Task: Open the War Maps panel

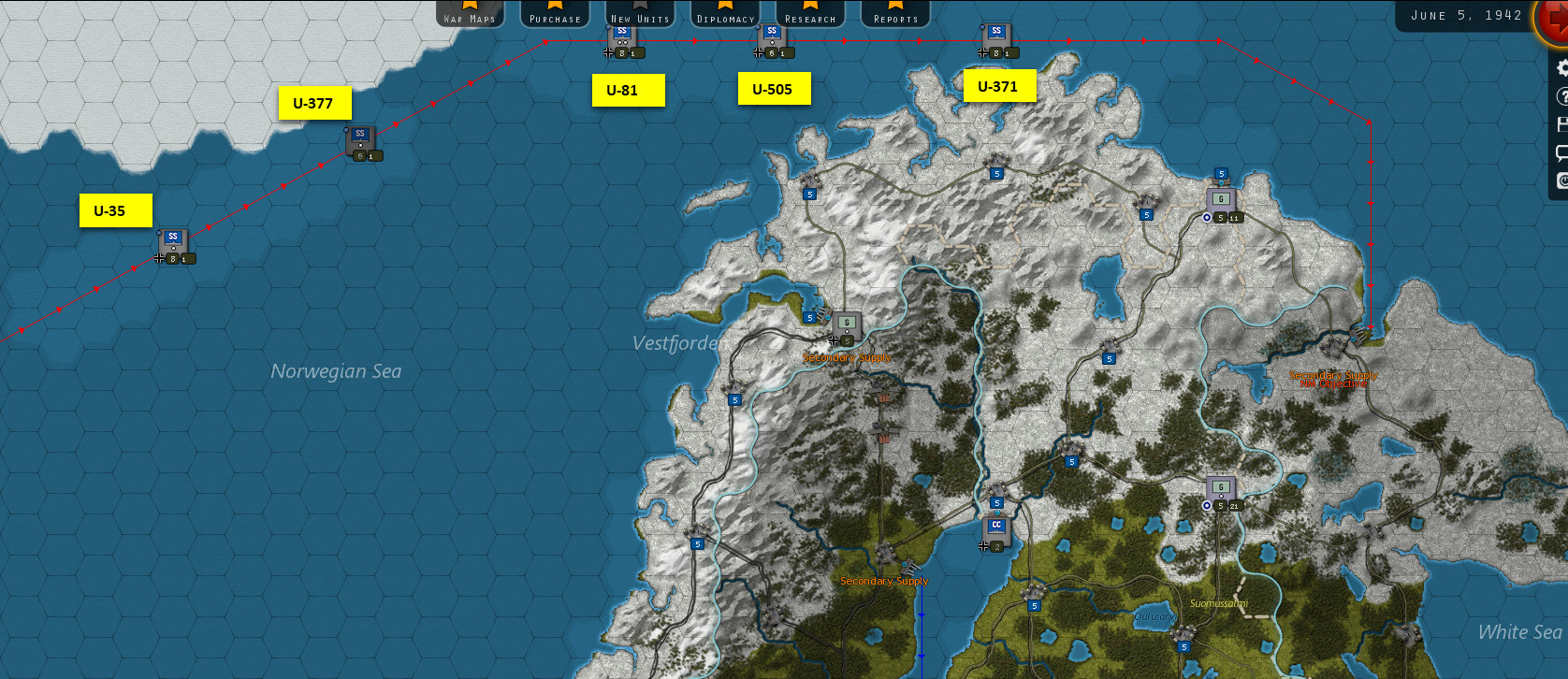Action: tap(470, 14)
